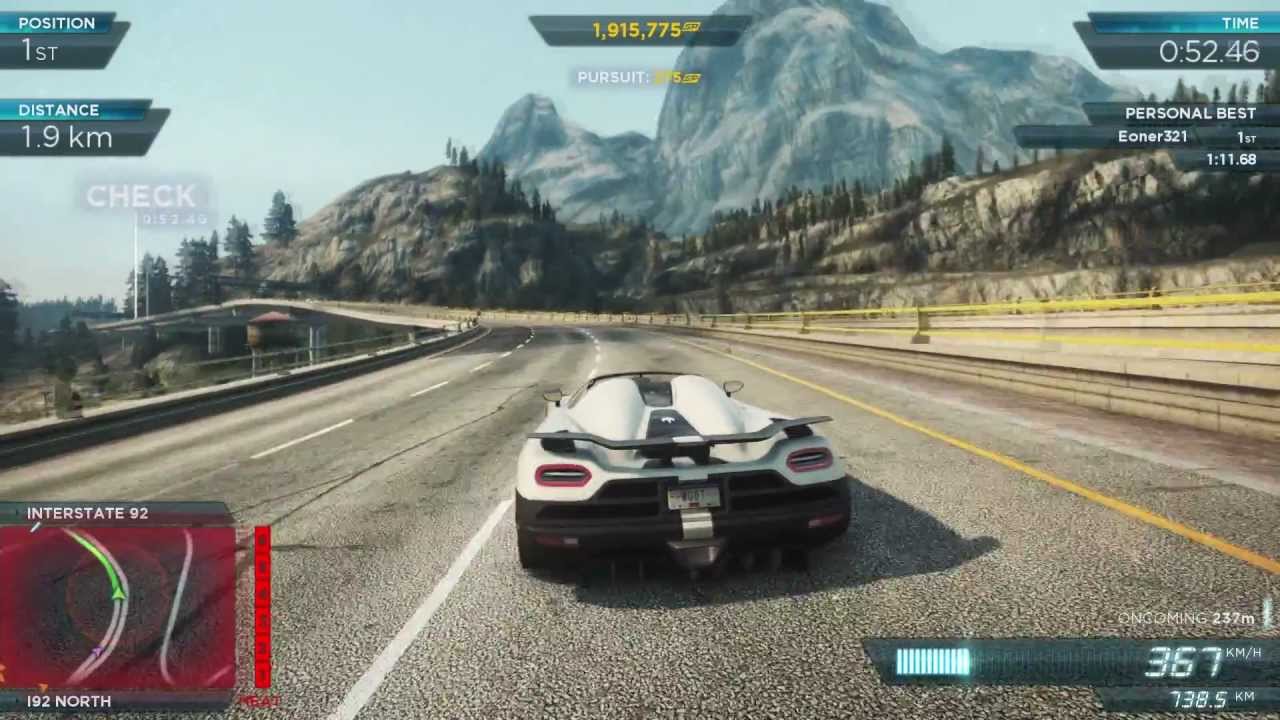This screenshot has height=720, width=1280.
Task: Click the CHECK point marker on screen
Action: point(140,196)
